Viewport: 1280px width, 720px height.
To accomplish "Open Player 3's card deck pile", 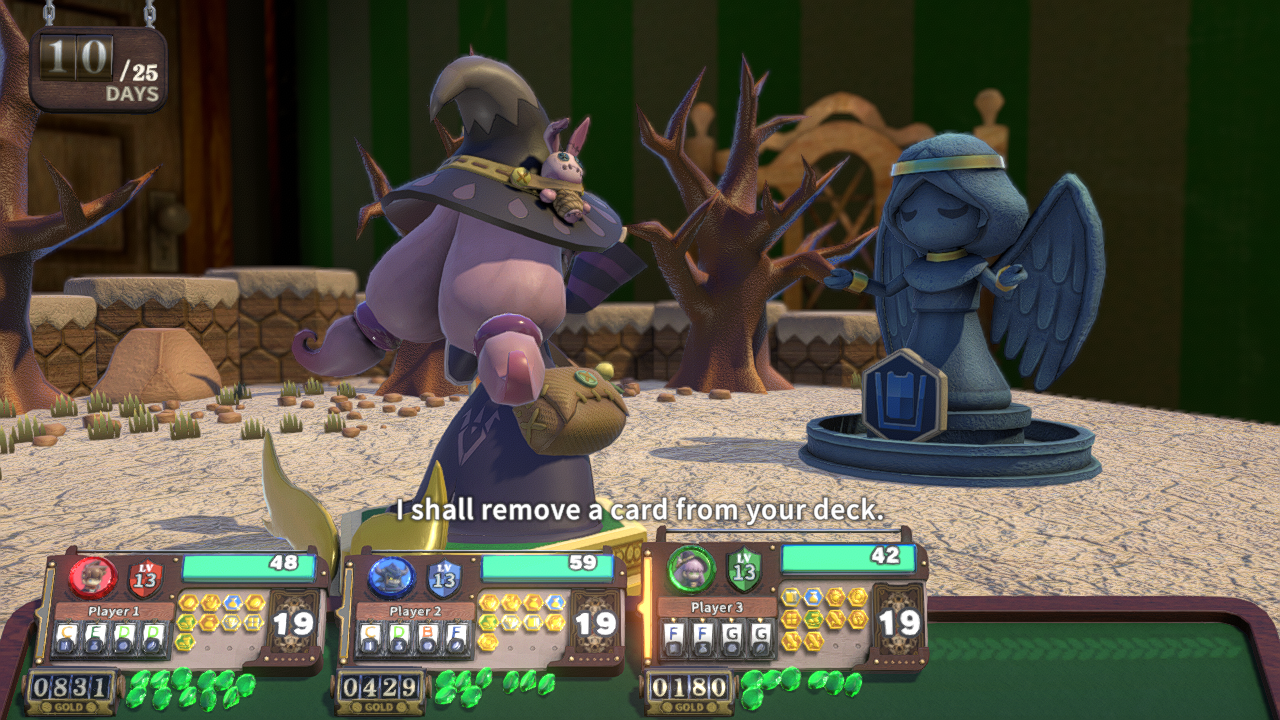I will point(899,622).
